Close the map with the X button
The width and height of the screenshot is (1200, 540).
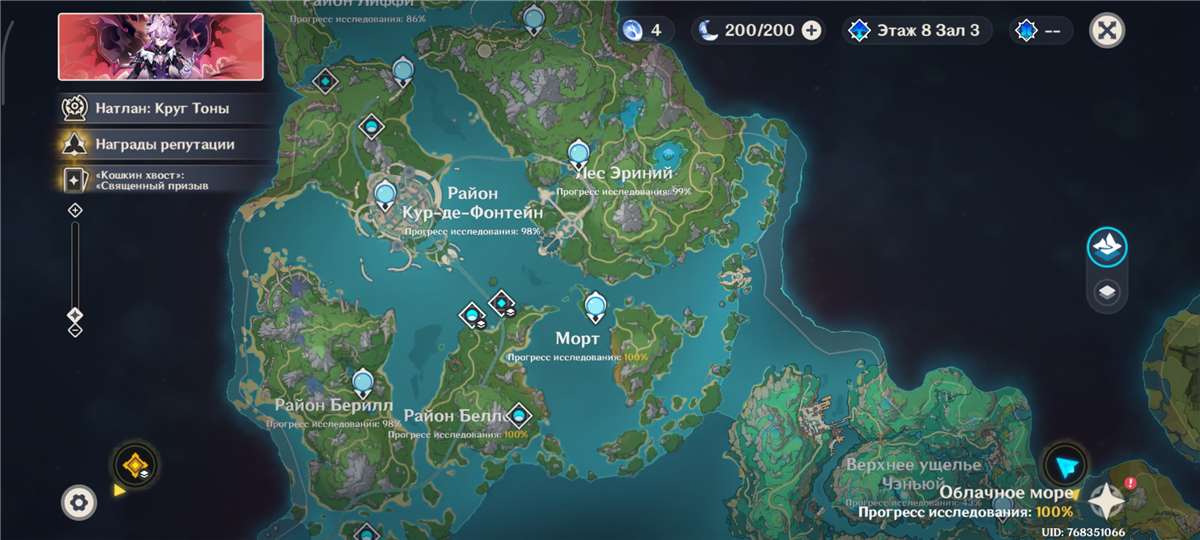point(1106,30)
